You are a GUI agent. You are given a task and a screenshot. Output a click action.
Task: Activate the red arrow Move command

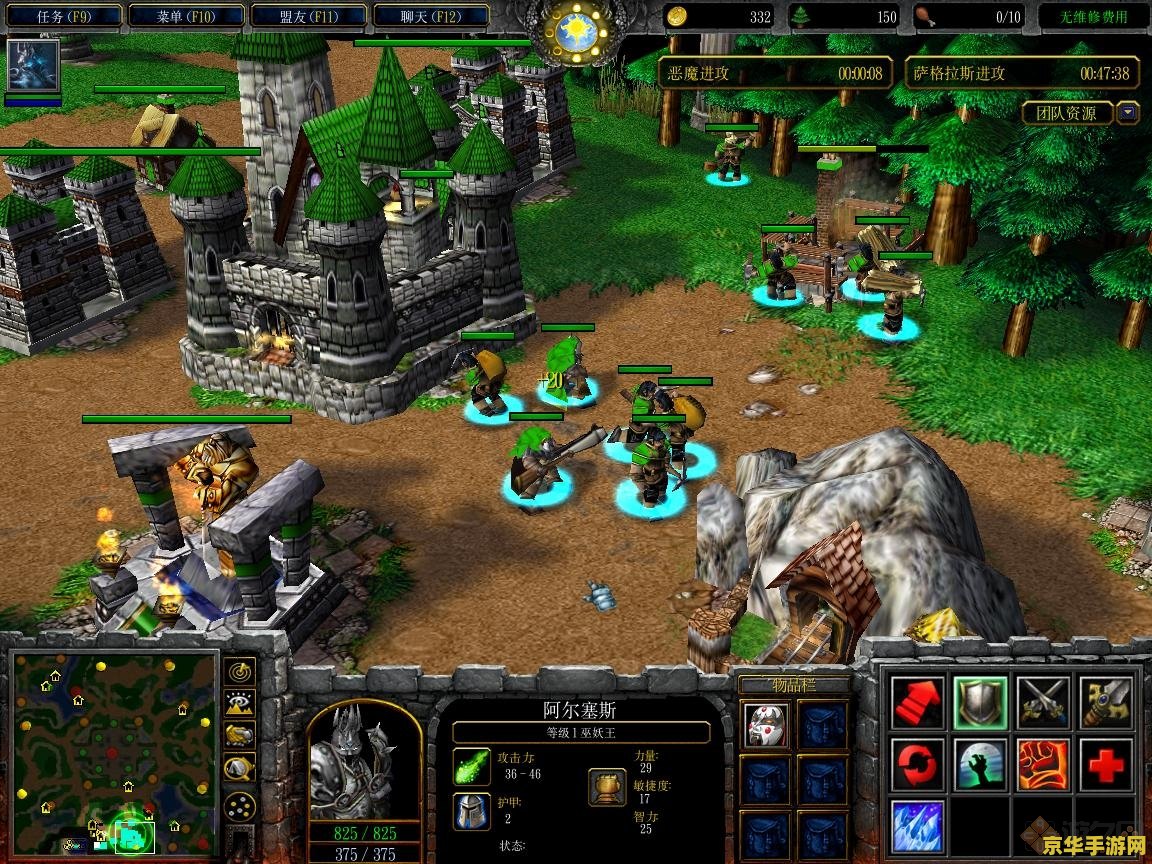pyautogui.click(x=916, y=701)
